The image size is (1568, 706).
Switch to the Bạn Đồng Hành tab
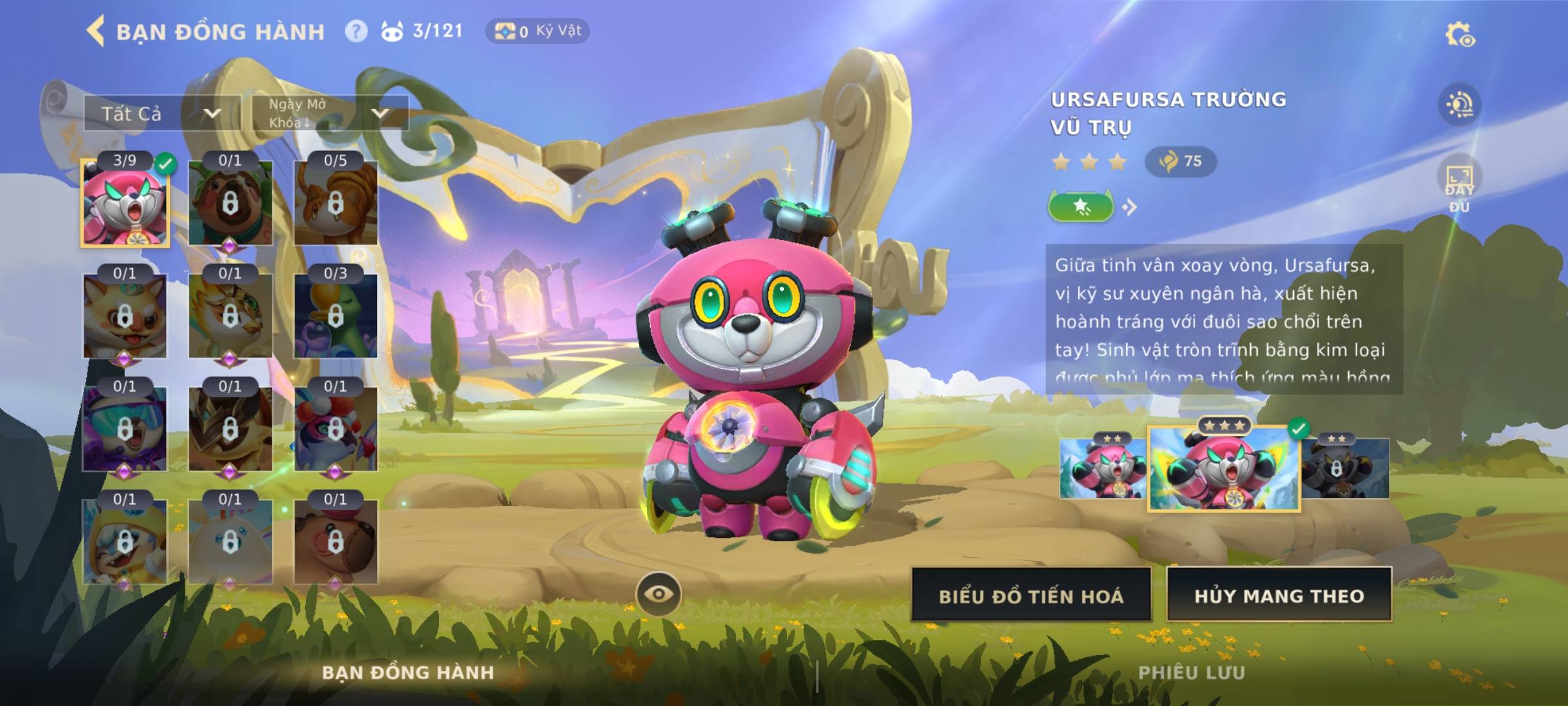tap(408, 673)
